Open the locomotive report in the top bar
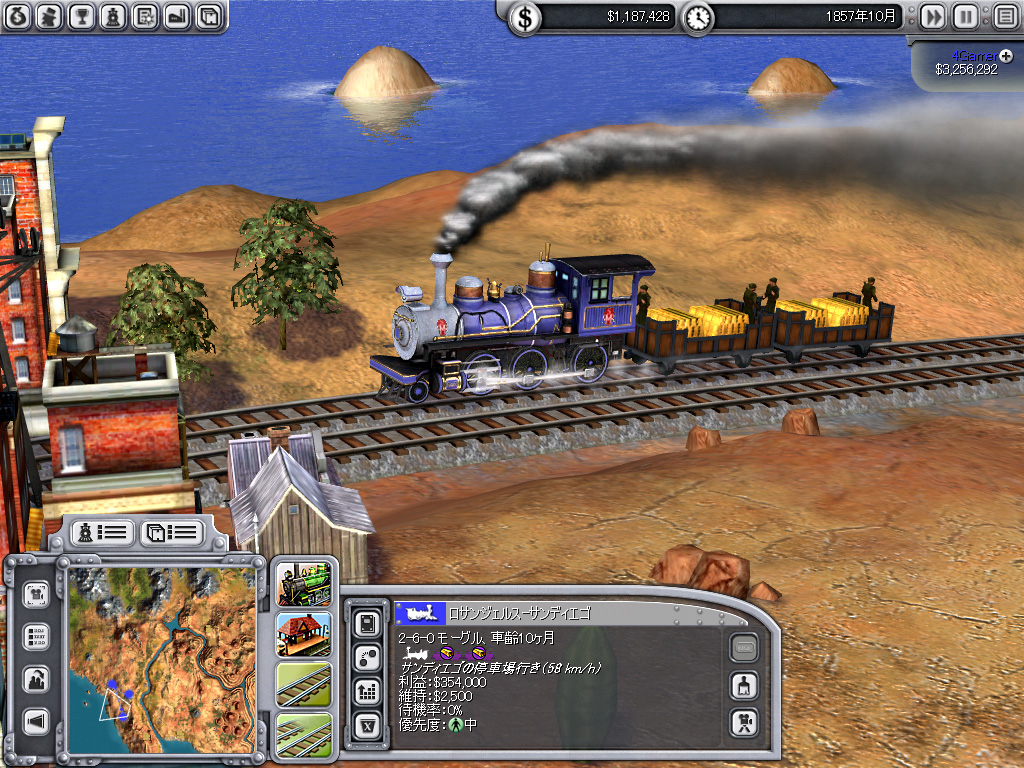This screenshot has width=1024, height=768. [x=114, y=16]
